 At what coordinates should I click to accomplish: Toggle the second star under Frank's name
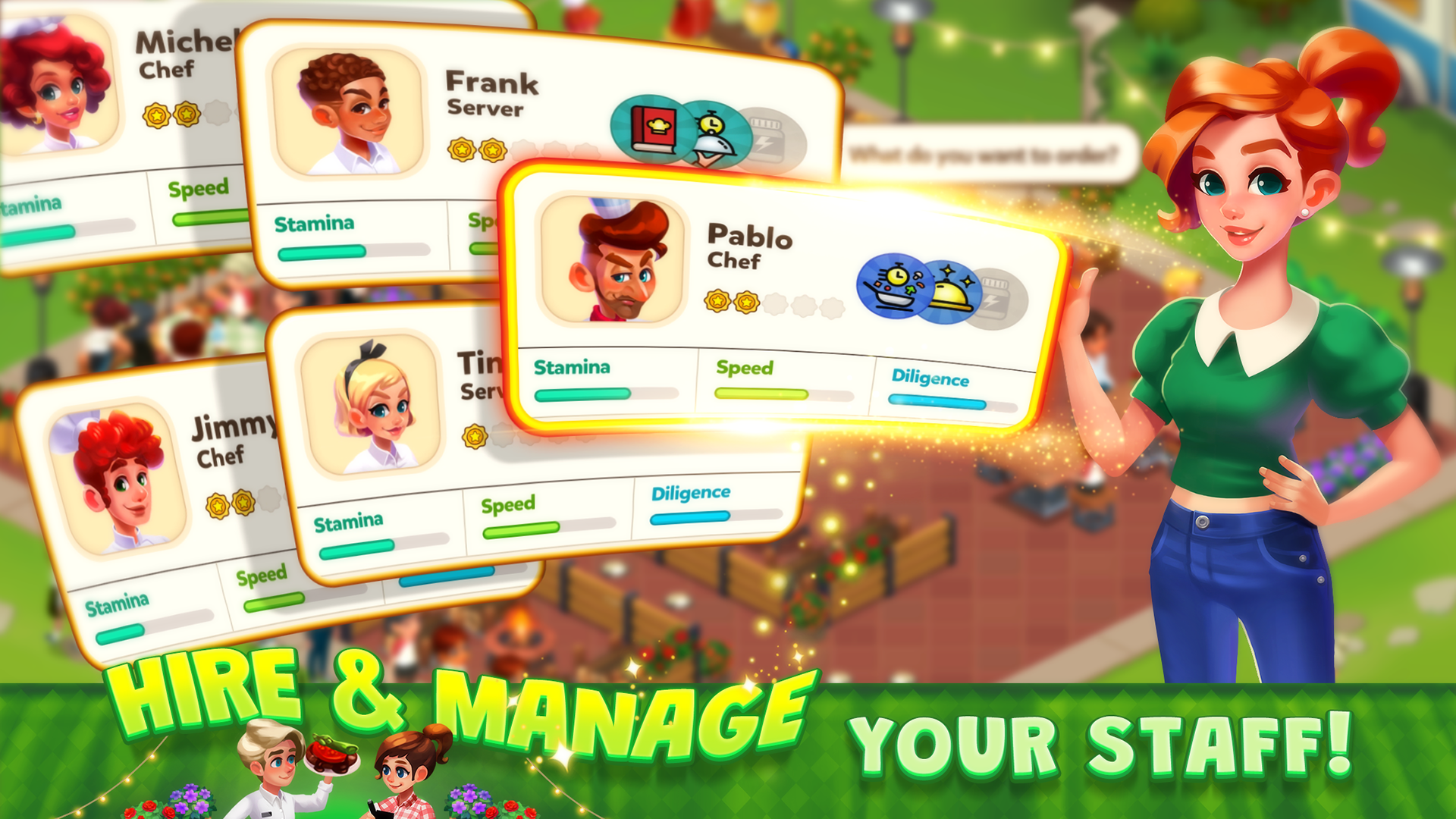pos(493,149)
